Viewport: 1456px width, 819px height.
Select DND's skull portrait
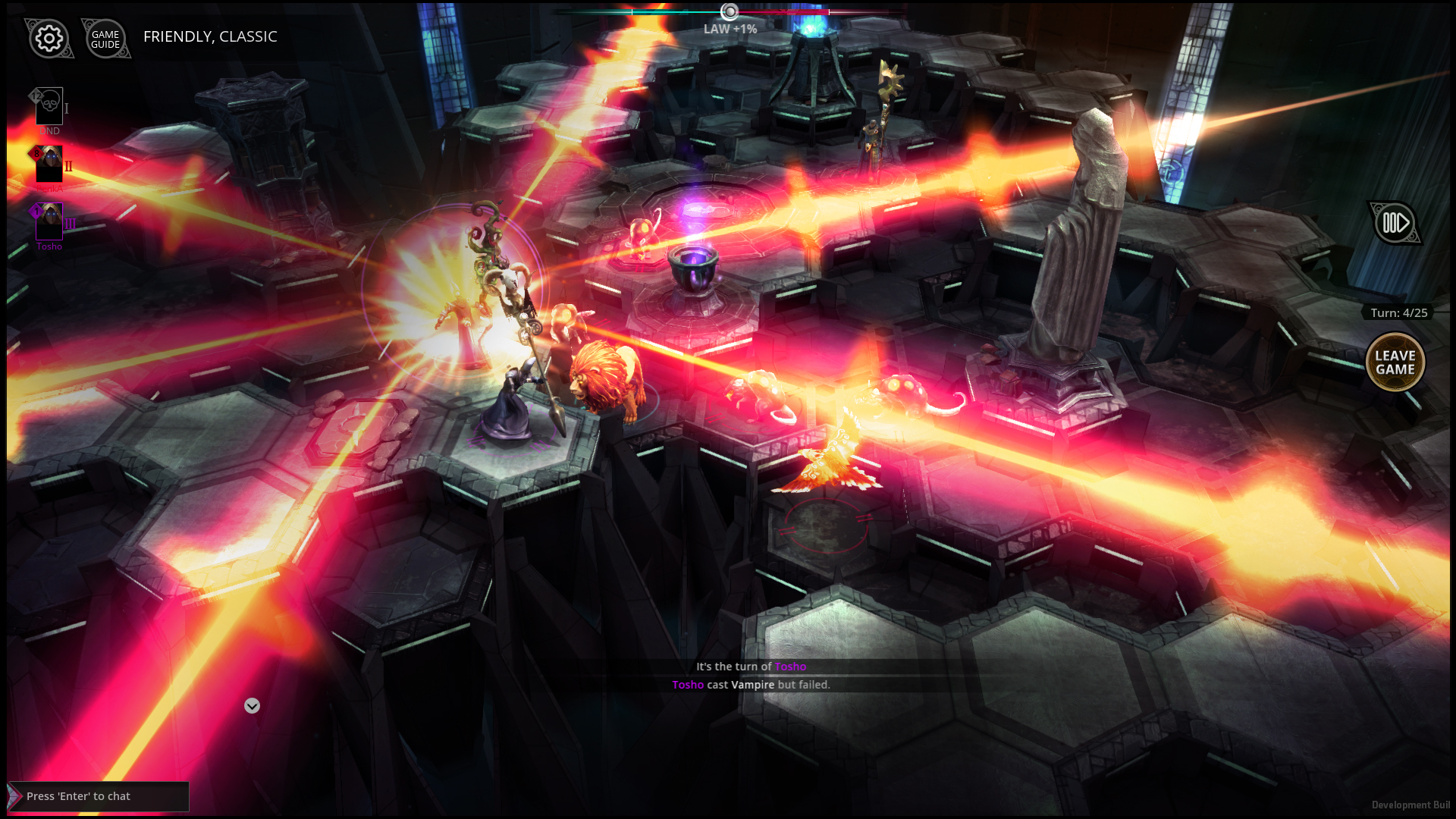point(49,106)
